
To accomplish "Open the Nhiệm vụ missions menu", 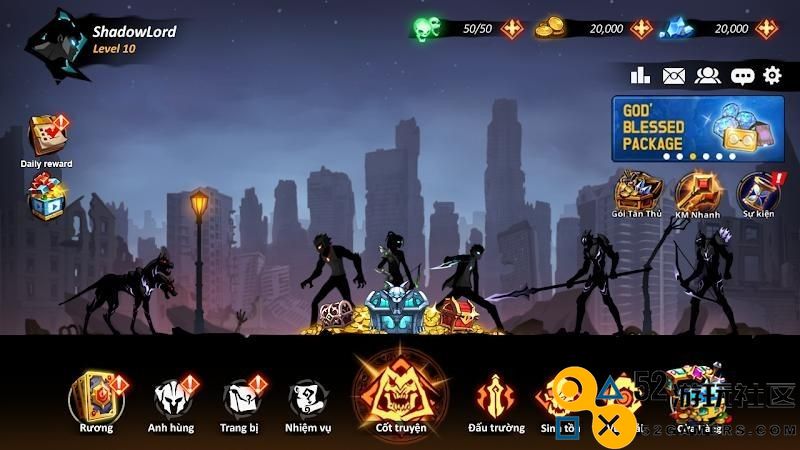I will [306, 398].
